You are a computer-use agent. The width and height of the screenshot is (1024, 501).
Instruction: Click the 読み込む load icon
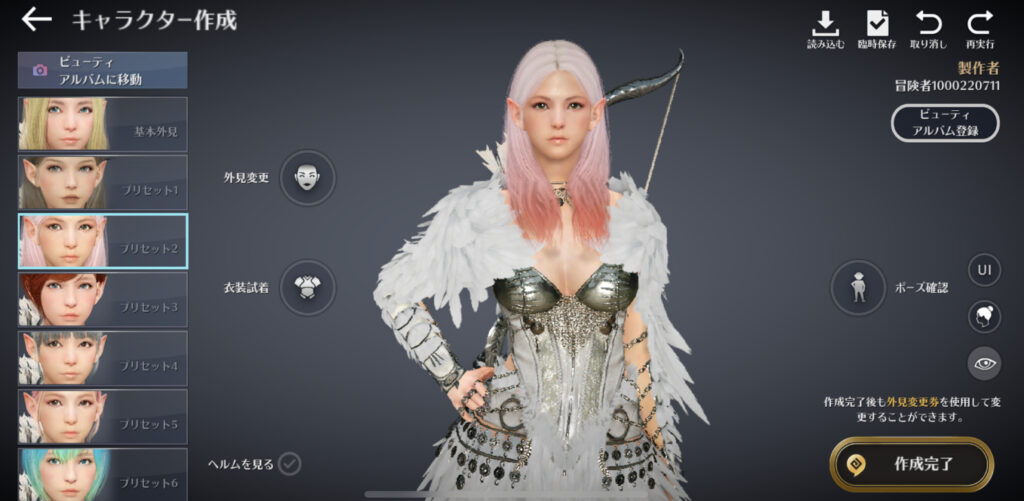[825, 29]
